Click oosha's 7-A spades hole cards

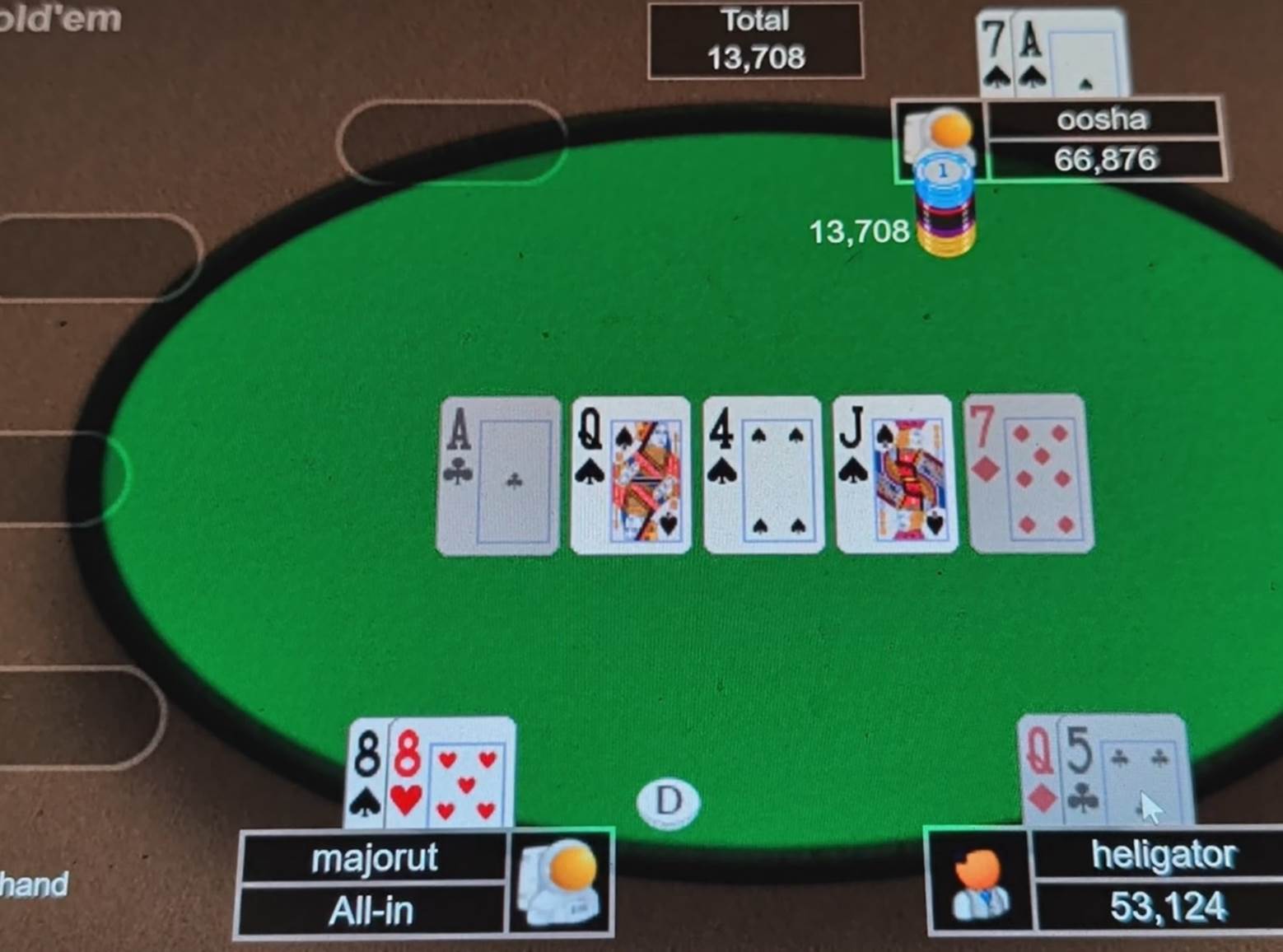pos(1047,49)
